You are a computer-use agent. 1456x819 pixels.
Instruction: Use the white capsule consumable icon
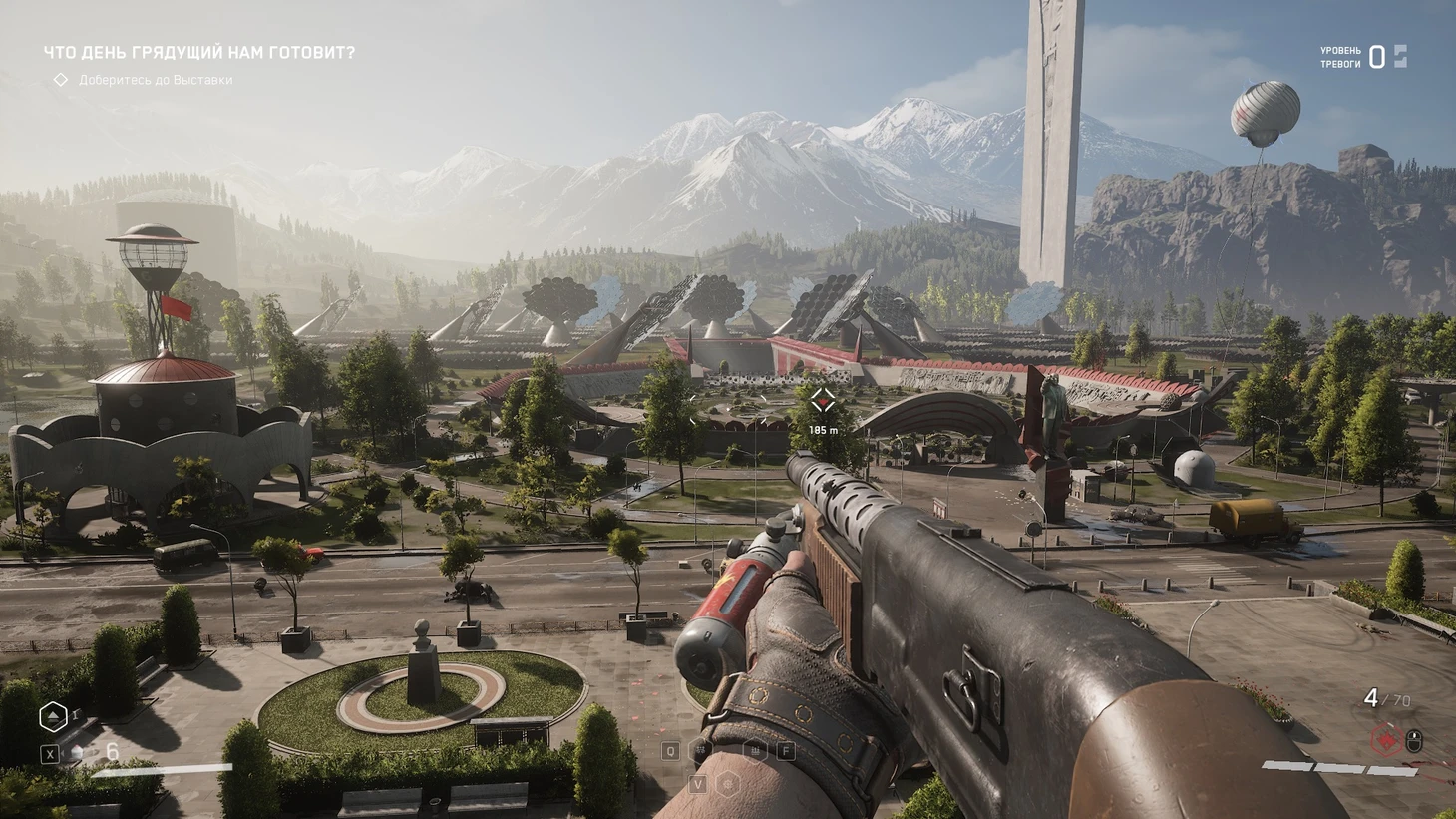click(78, 753)
